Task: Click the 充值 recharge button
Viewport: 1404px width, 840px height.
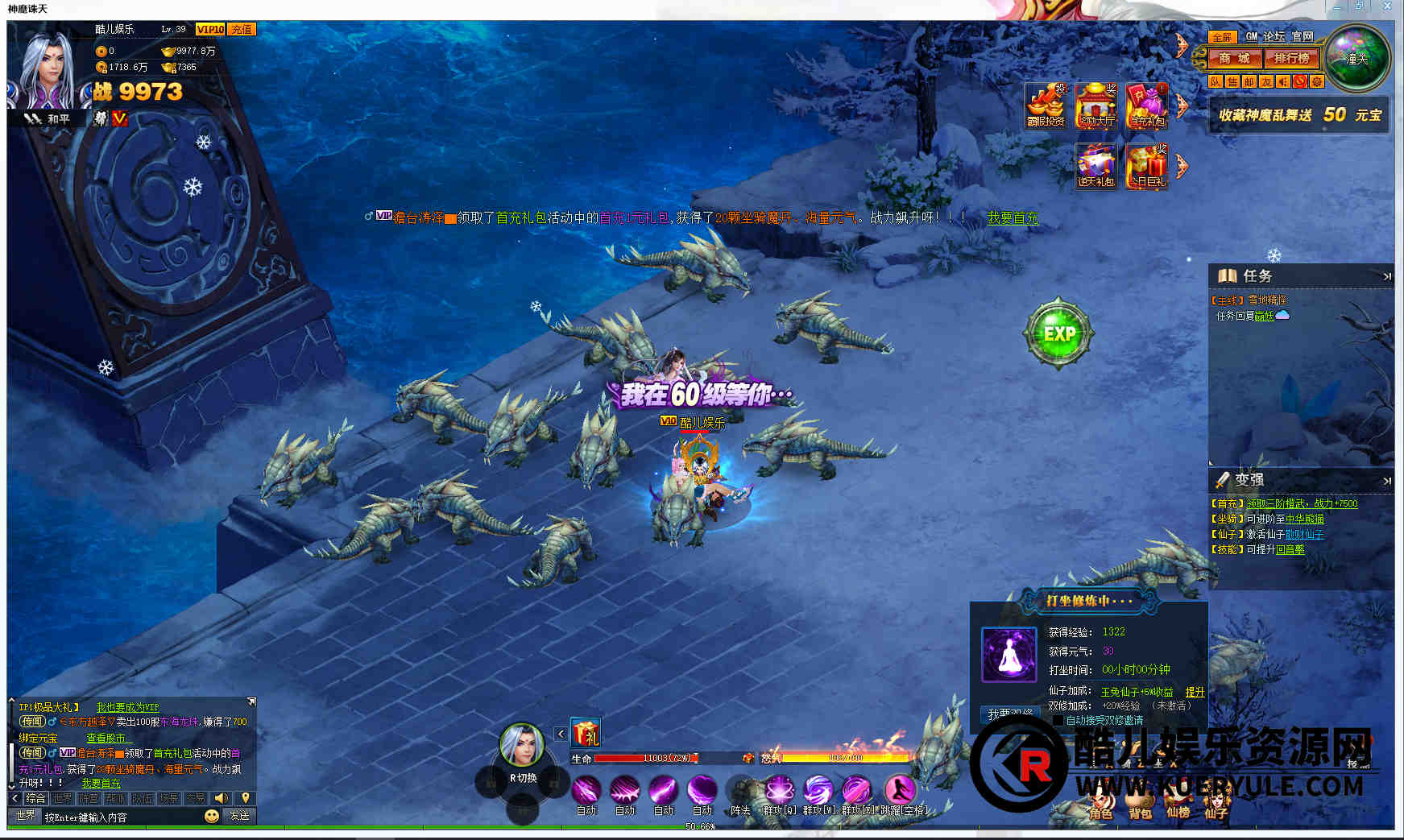Action: [x=242, y=29]
